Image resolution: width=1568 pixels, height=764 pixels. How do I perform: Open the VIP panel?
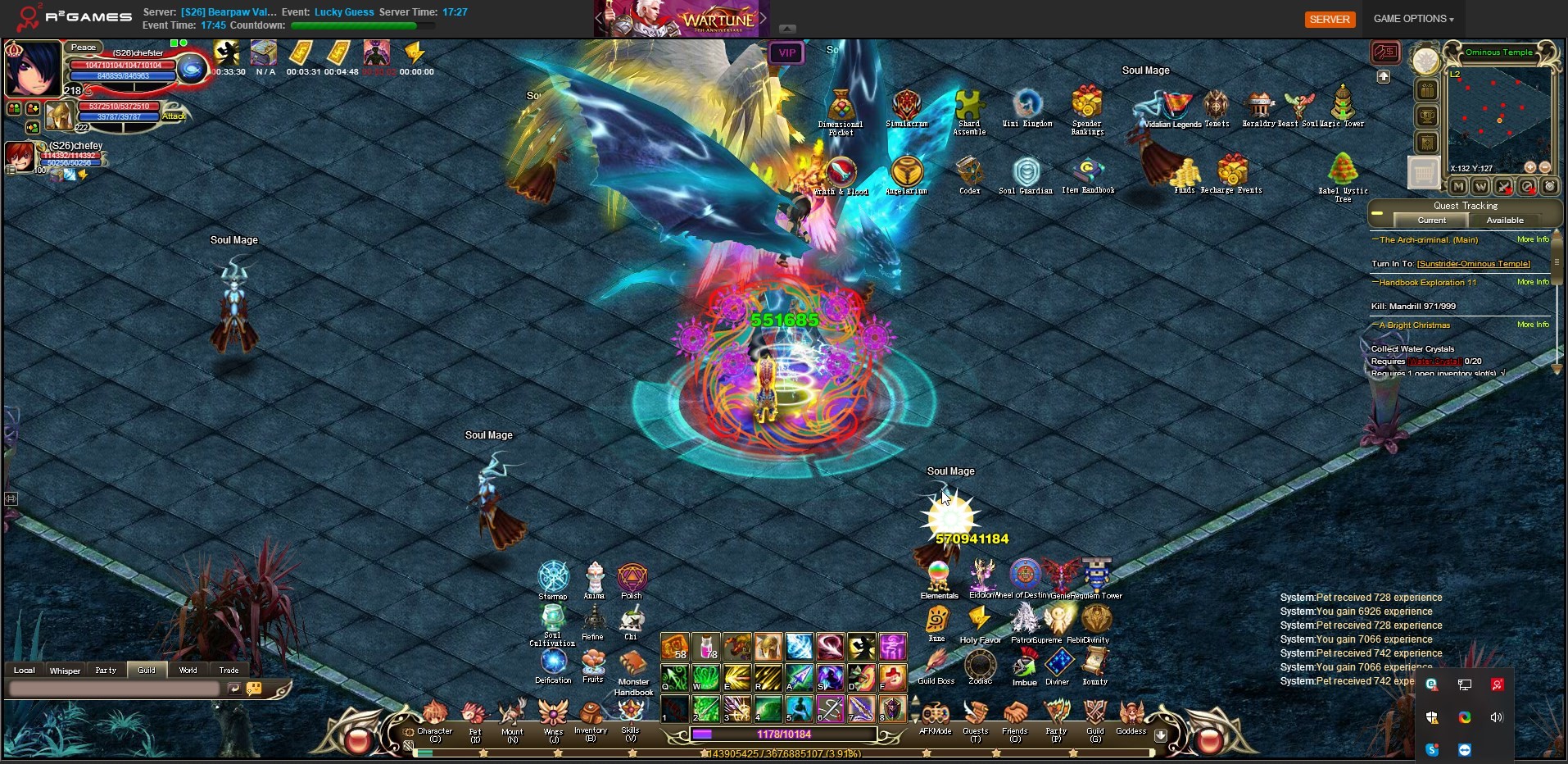[786, 53]
